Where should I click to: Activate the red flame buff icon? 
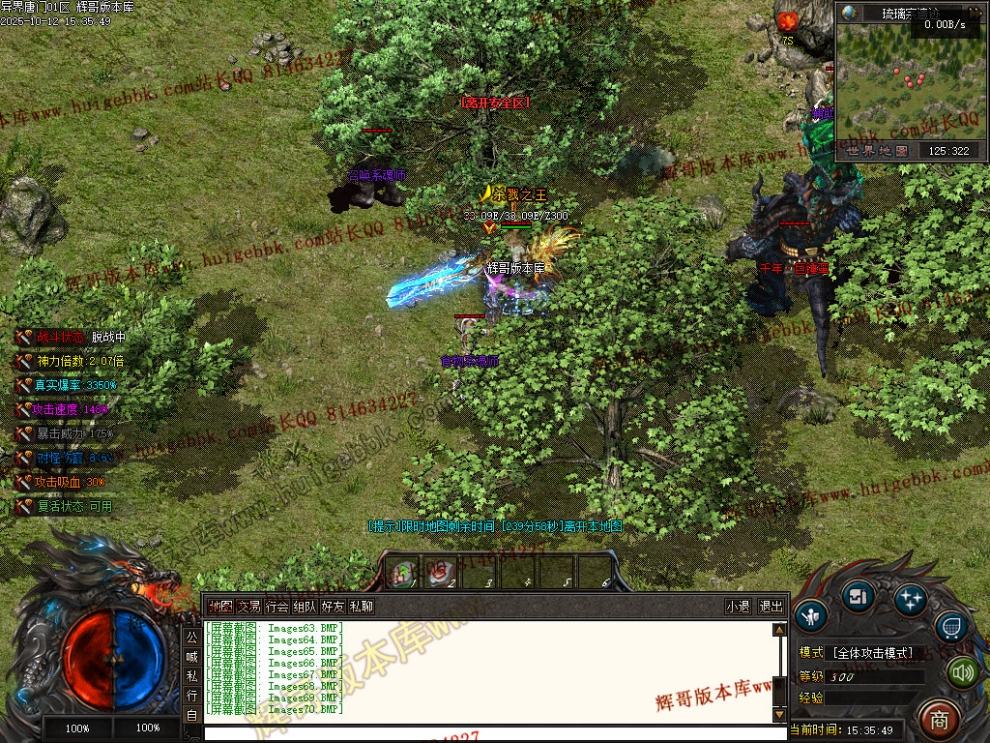pos(788,20)
